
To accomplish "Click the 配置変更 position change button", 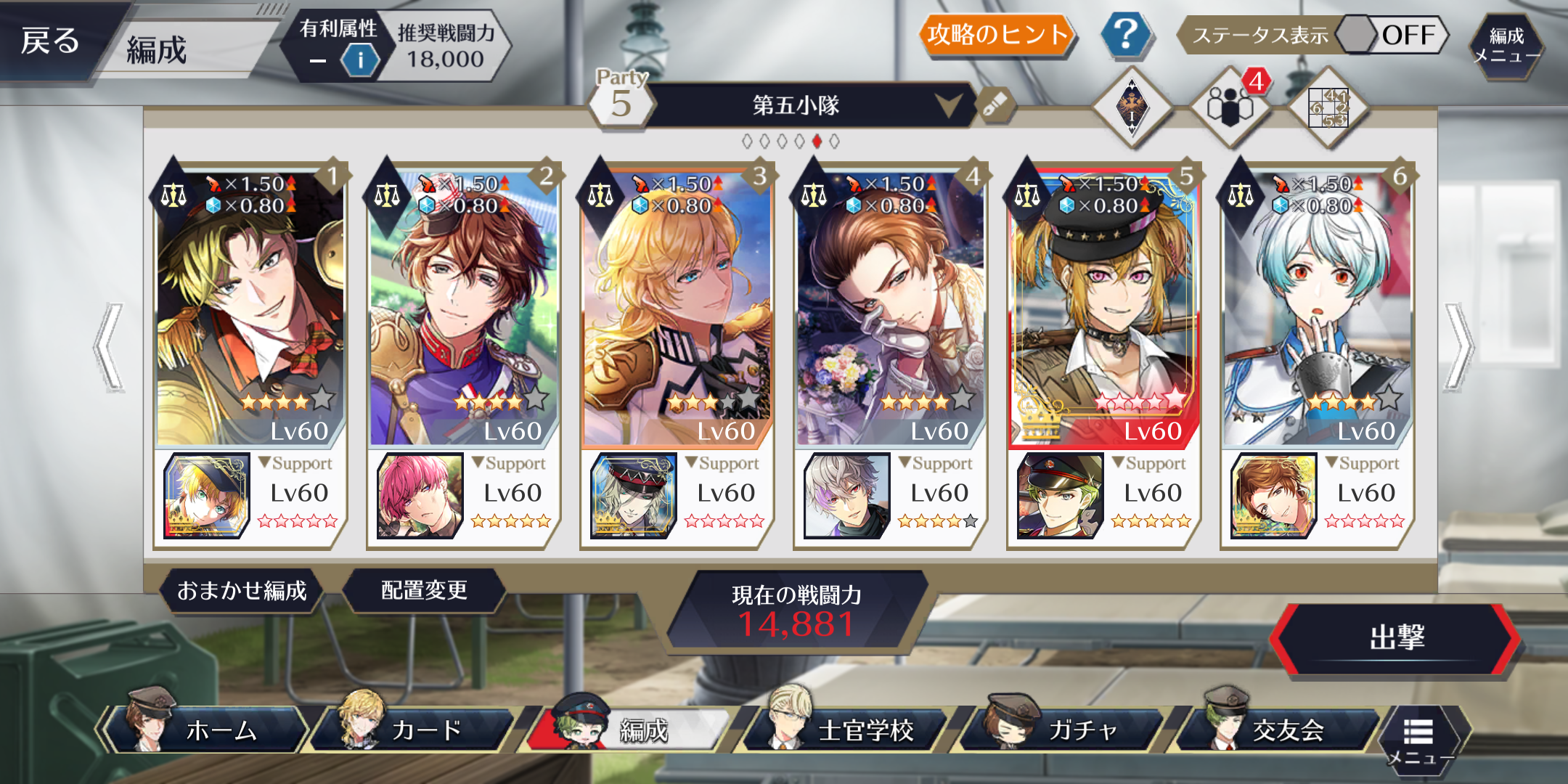I will tap(424, 591).
